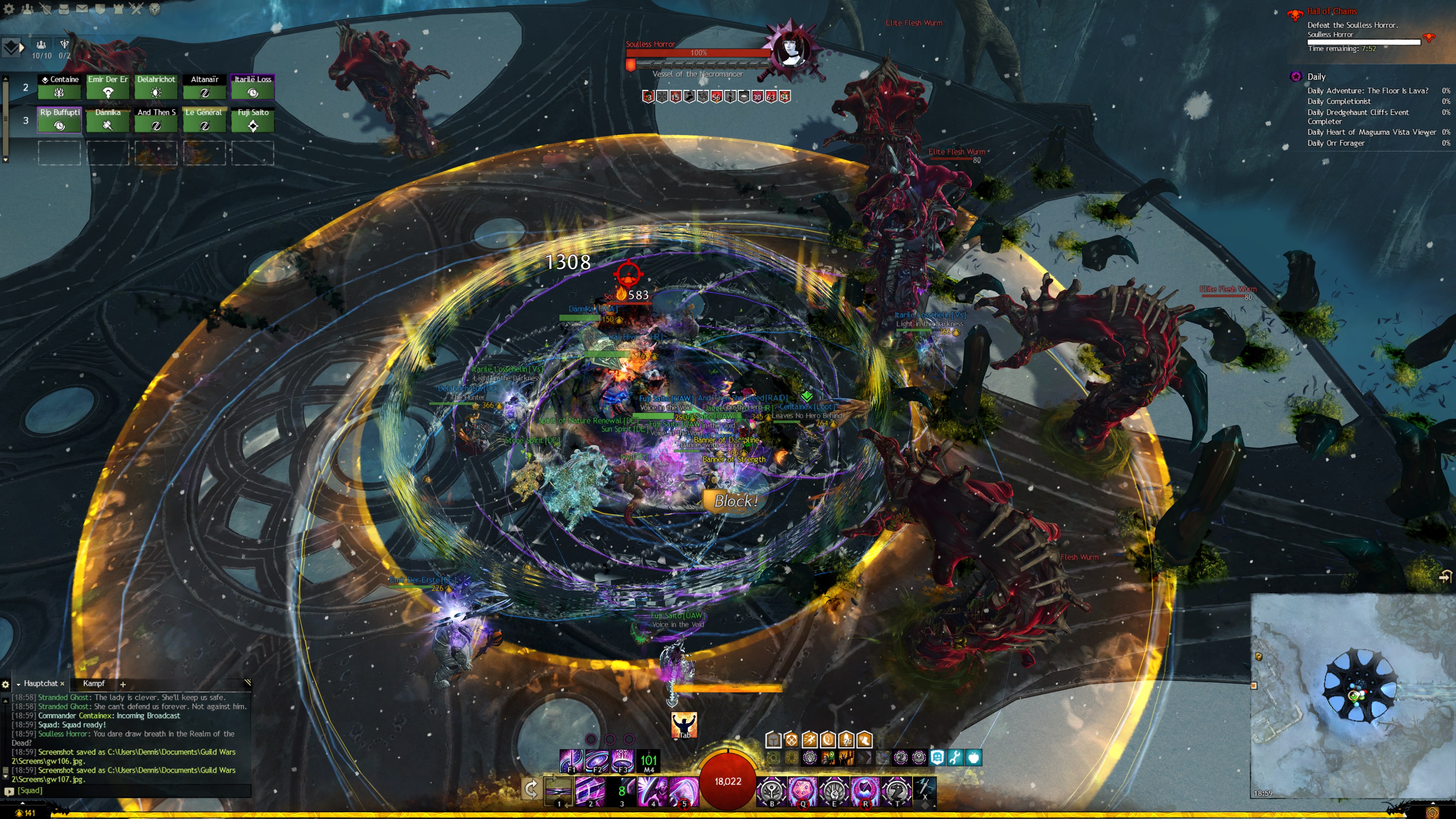
Task: Select squad member Emir Der Er
Action: click(x=107, y=87)
